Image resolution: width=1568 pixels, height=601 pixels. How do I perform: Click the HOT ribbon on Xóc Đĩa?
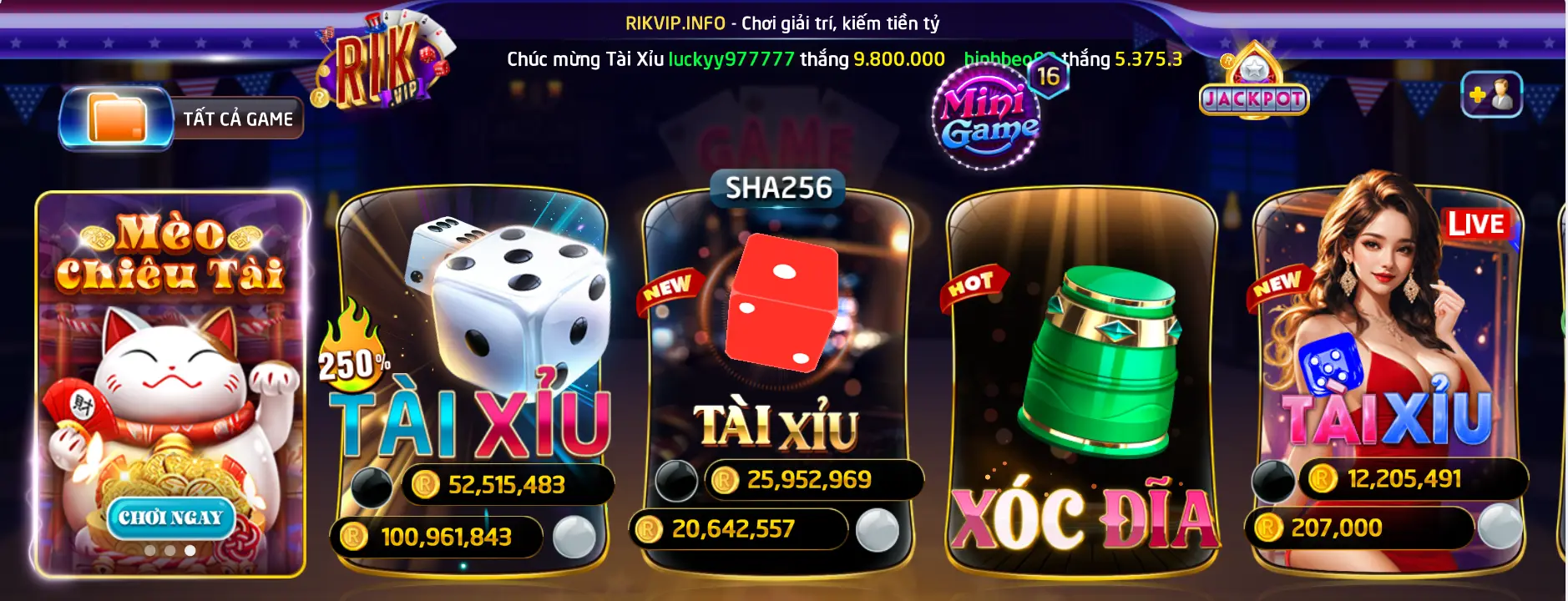974,283
